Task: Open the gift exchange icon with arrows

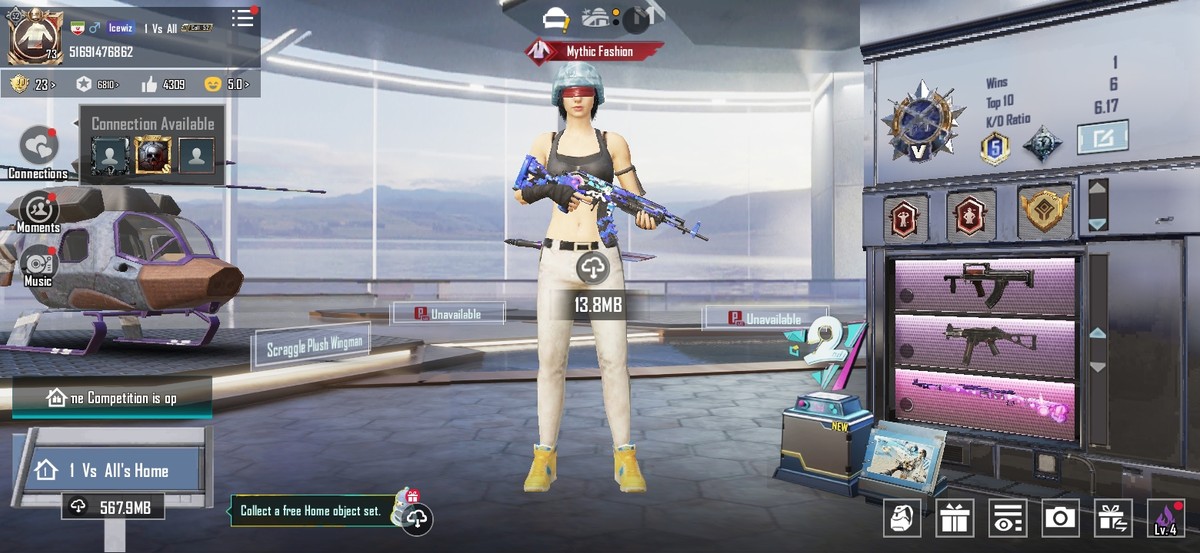Action: click(1113, 517)
